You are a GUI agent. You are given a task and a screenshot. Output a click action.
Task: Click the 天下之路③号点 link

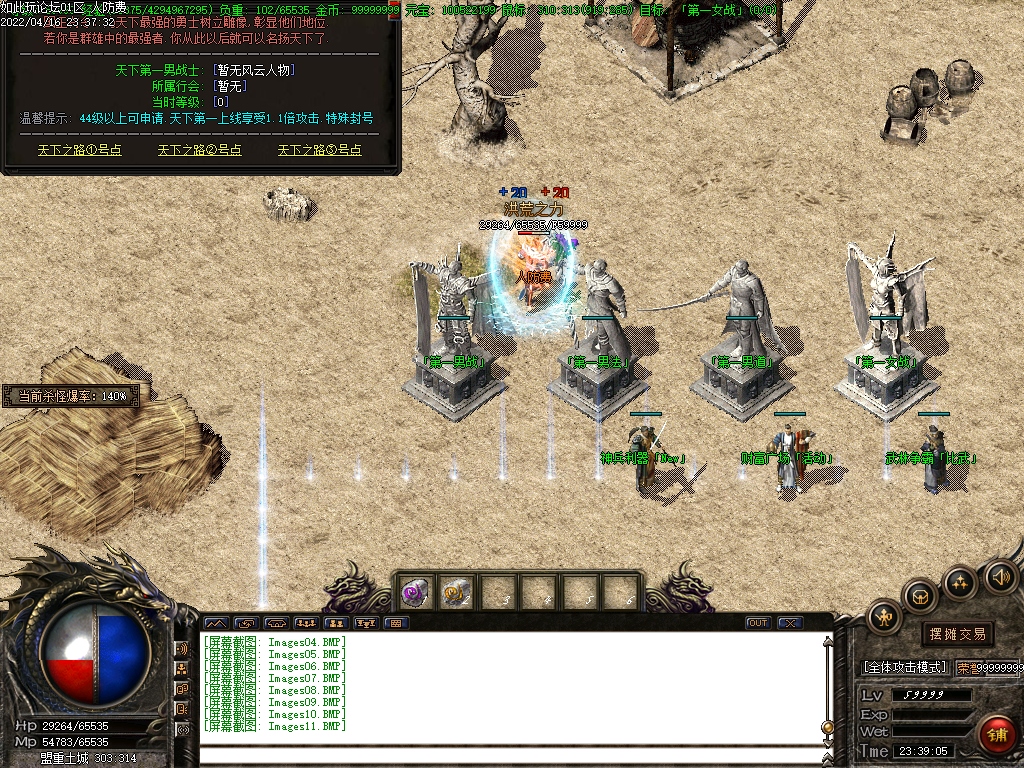(320, 150)
